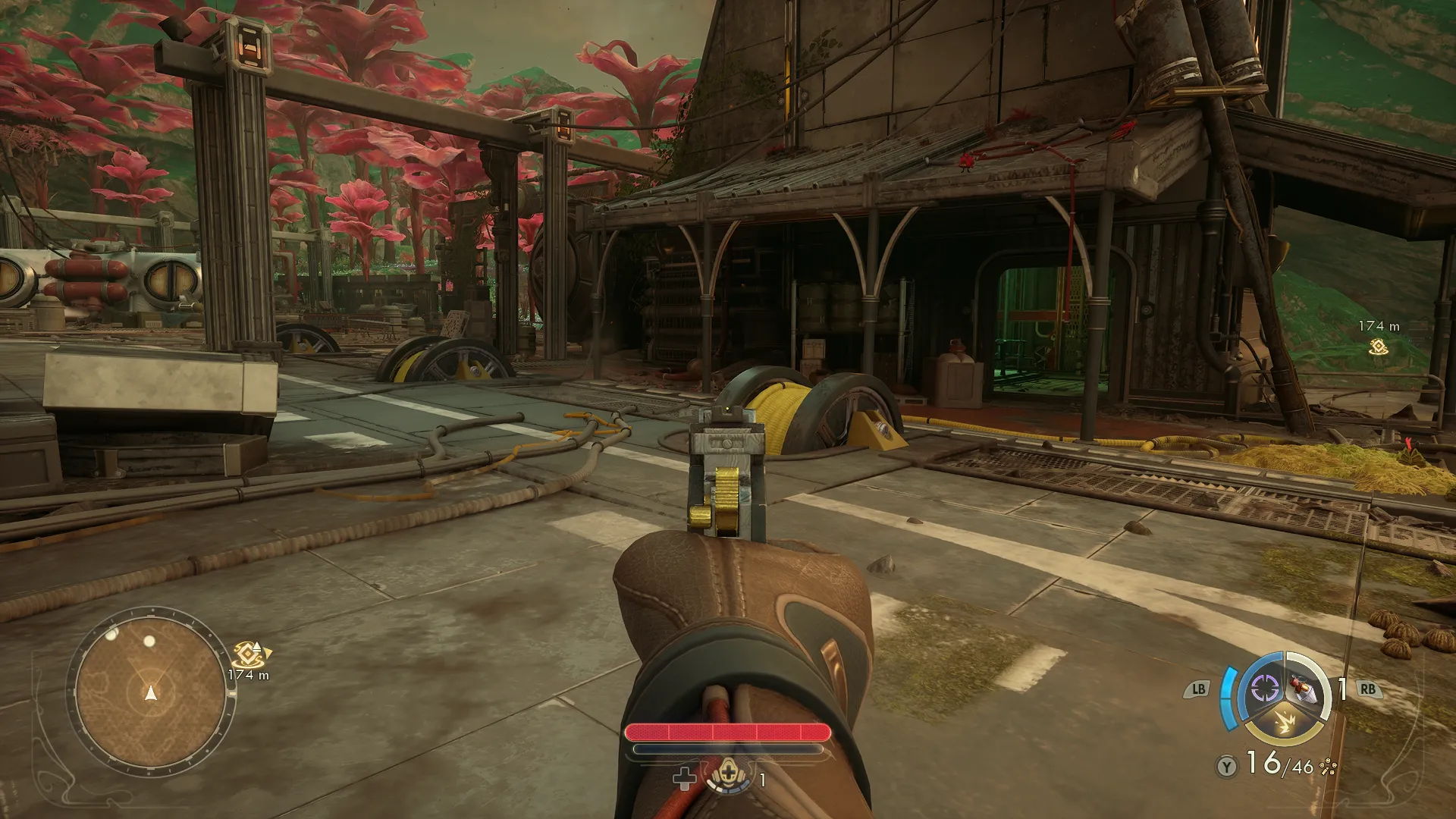Screen dimensions: 1456x819
Task: Click the ammo type icon beside the ammo count
Action: [1327, 767]
